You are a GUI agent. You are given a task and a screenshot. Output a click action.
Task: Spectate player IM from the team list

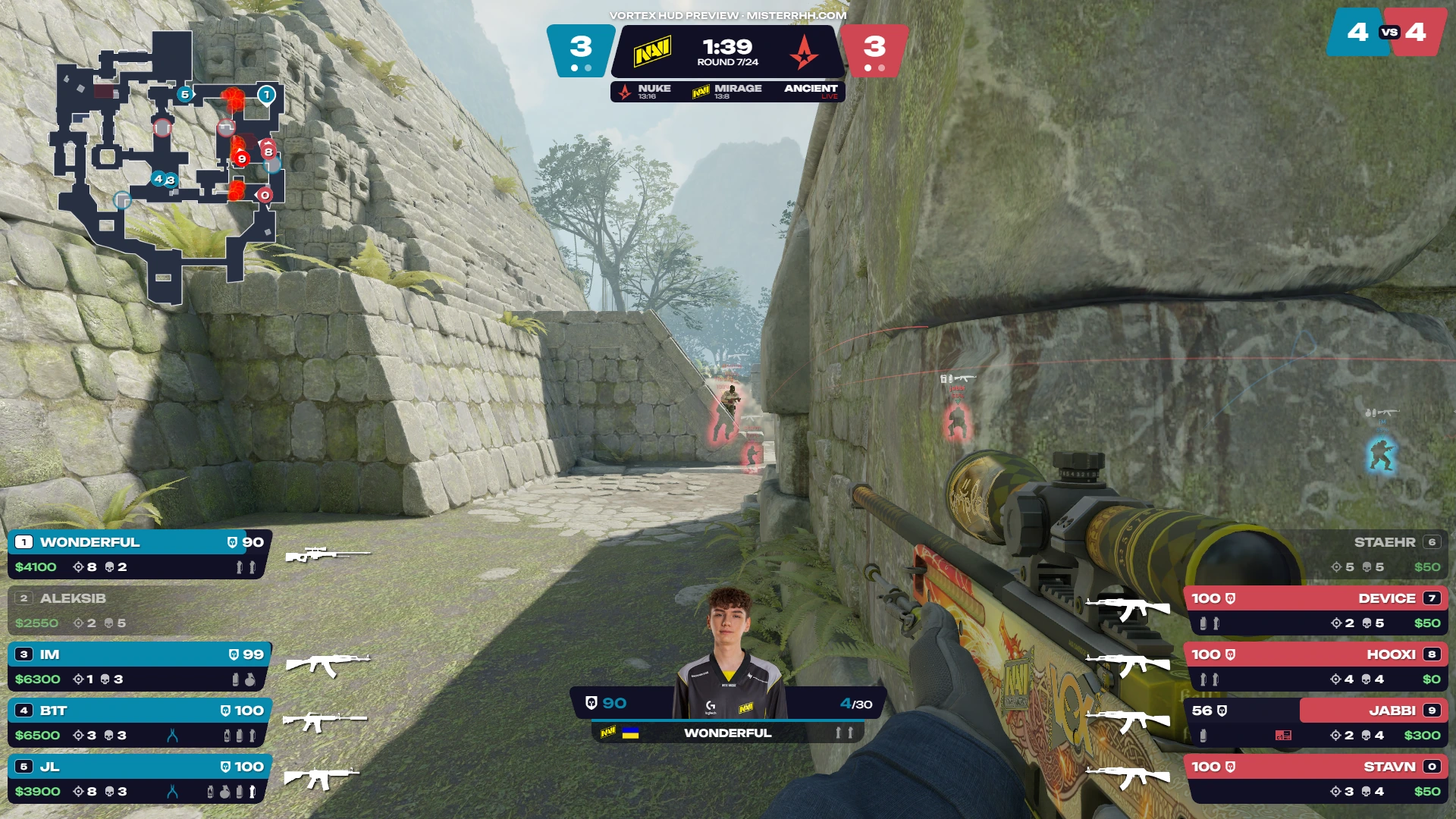tap(140, 667)
